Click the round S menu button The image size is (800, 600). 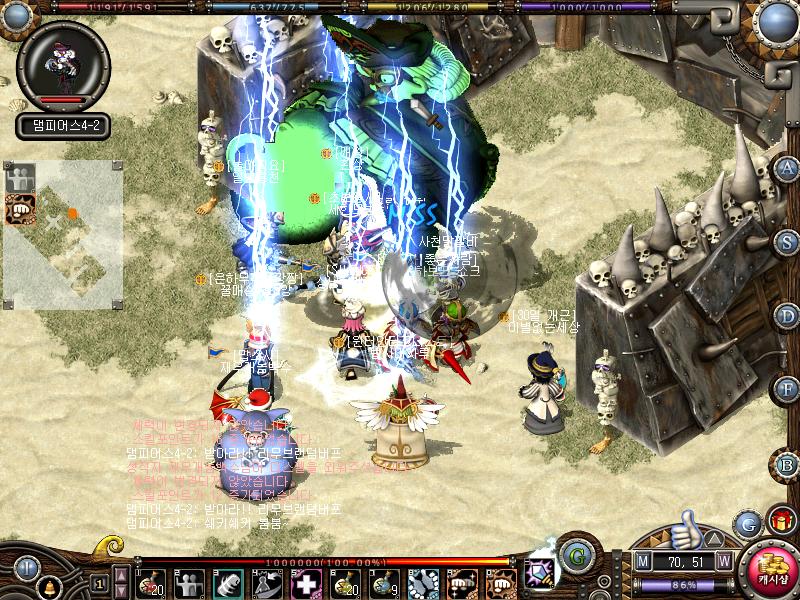click(x=788, y=242)
